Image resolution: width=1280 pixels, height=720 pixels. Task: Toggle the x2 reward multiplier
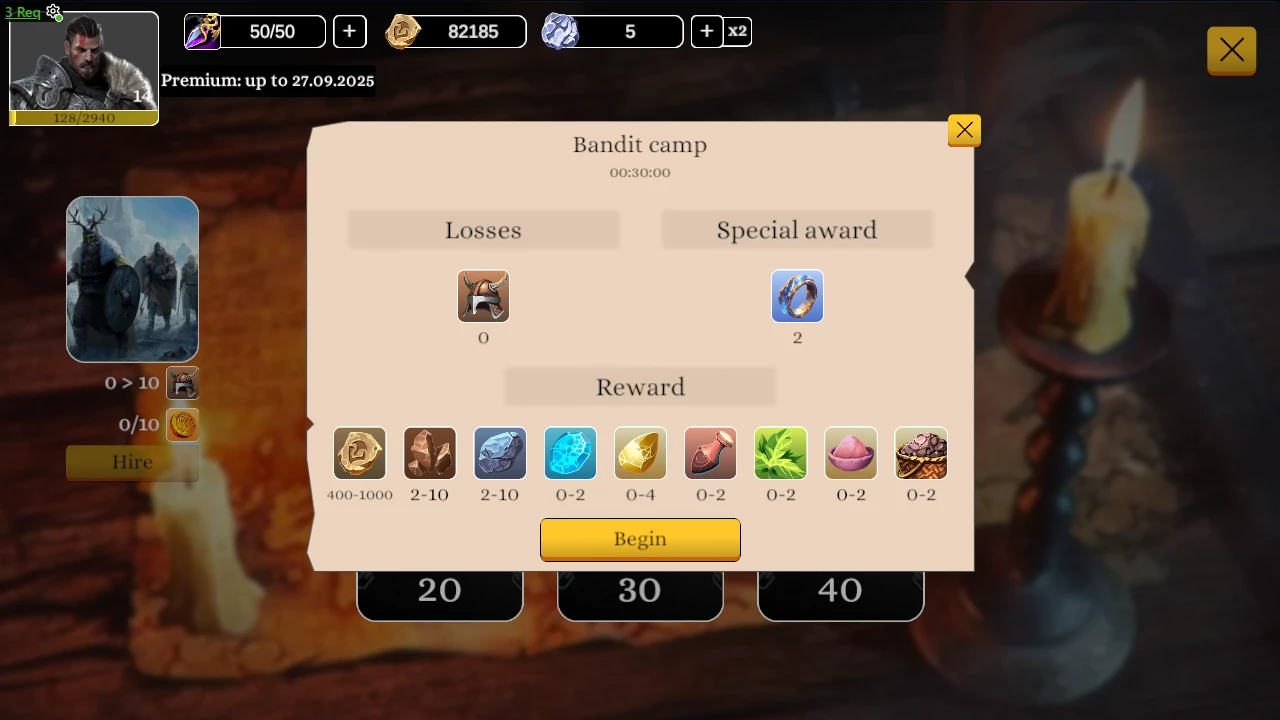pyautogui.click(x=737, y=31)
